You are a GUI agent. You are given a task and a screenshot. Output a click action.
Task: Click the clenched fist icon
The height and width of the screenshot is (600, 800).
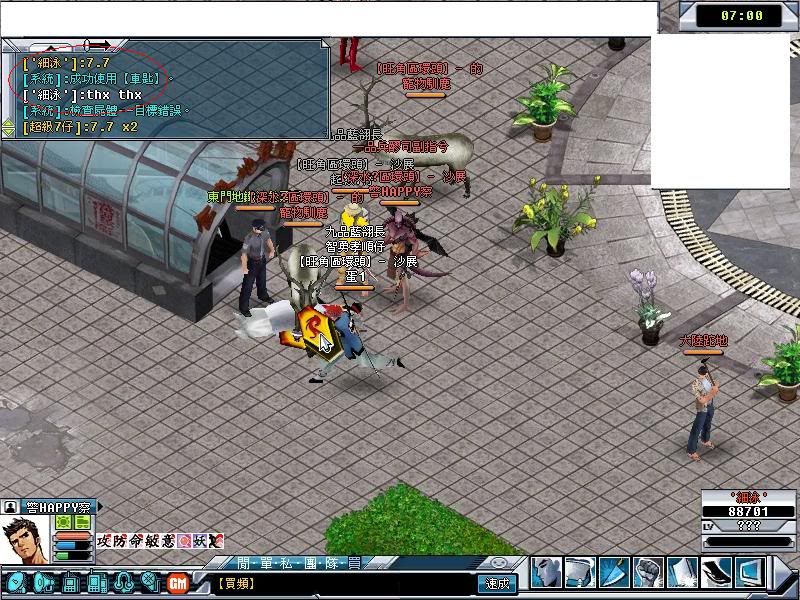(648, 573)
